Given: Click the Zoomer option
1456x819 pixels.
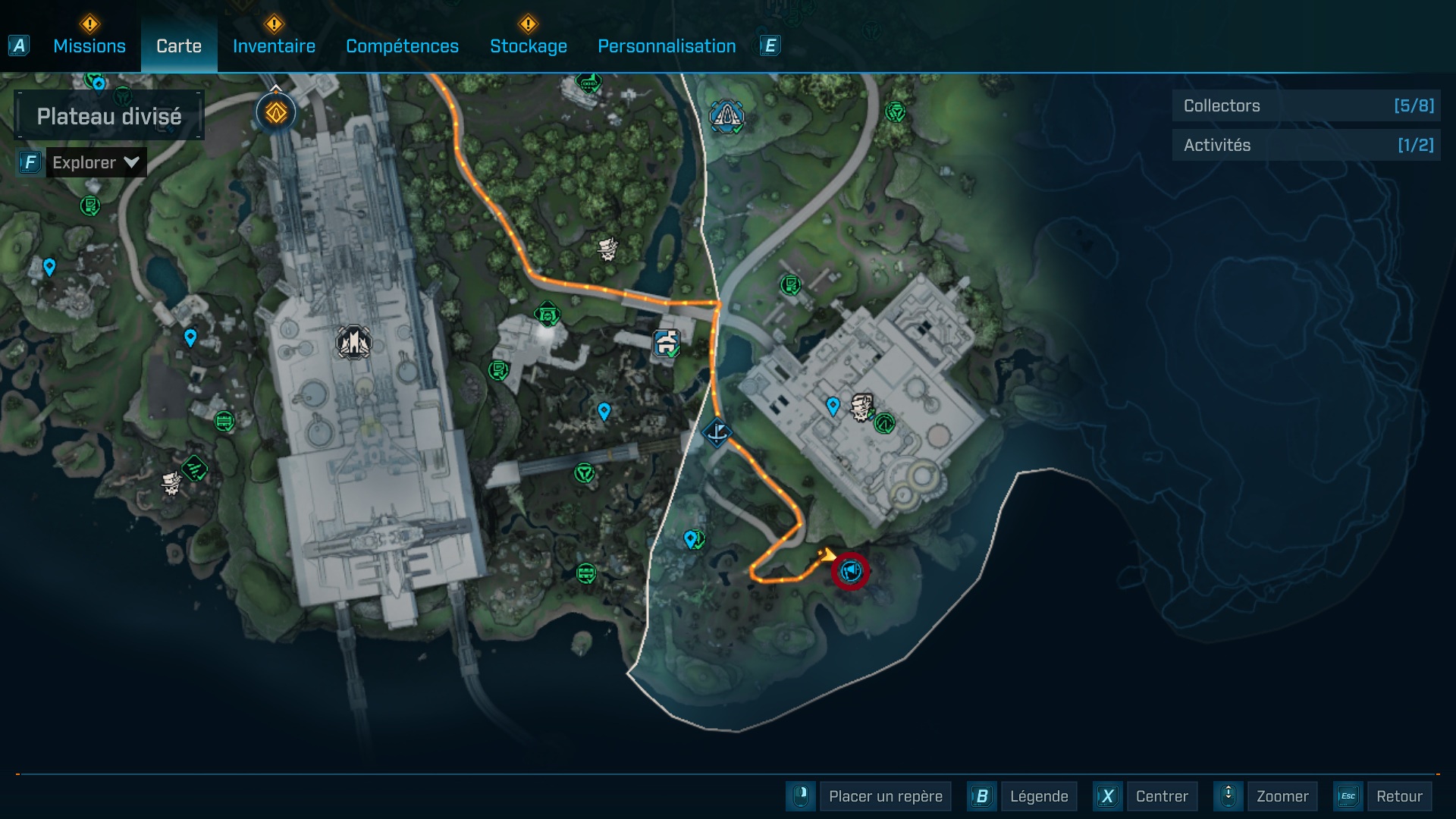Looking at the screenshot, I should point(1282,796).
